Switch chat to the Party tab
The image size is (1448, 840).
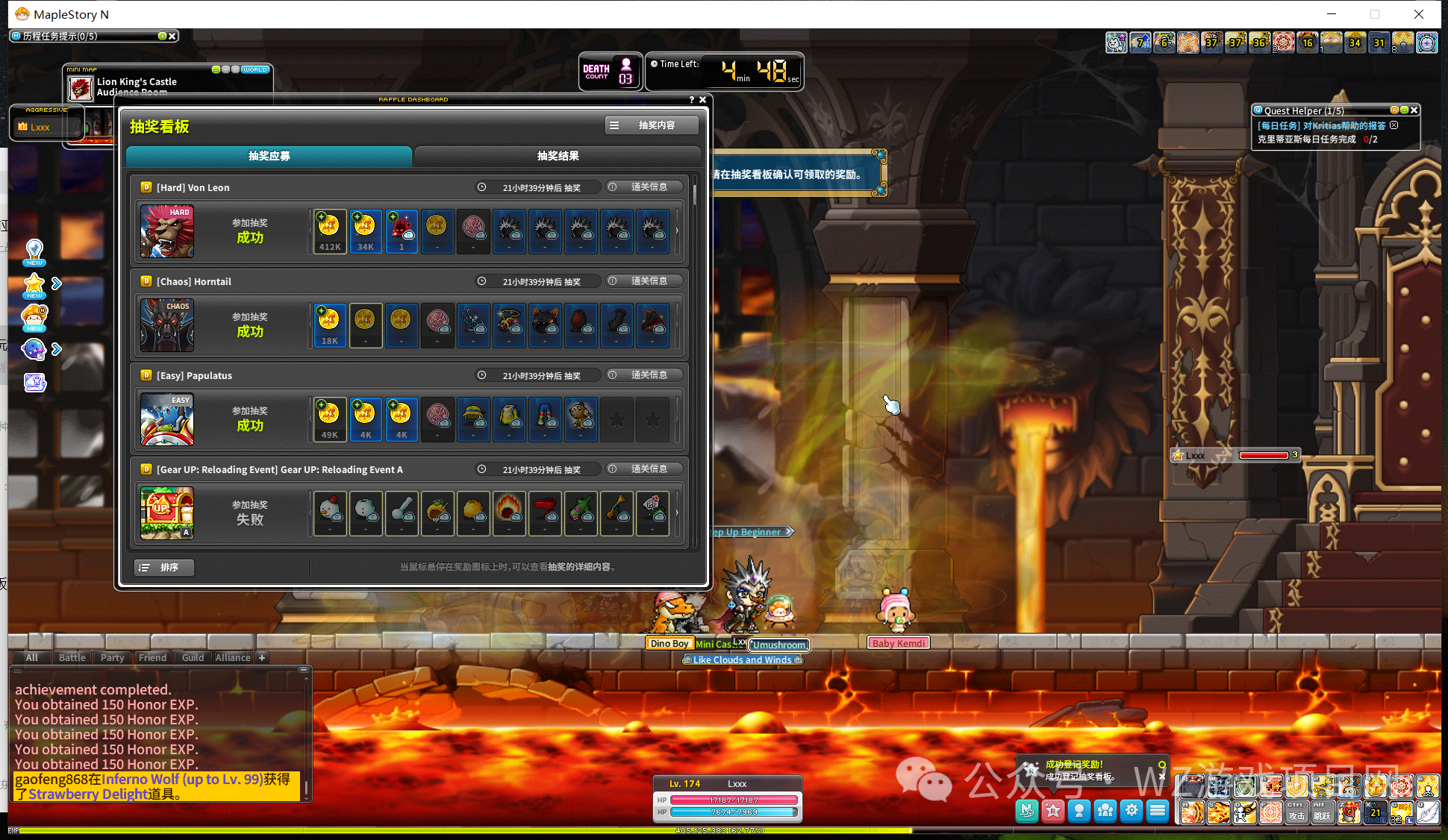(112, 657)
